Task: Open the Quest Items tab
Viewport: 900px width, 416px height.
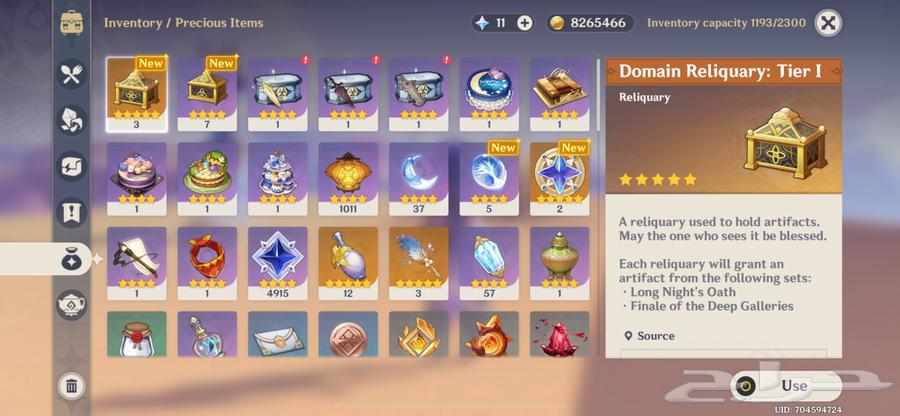Action: point(71,212)
